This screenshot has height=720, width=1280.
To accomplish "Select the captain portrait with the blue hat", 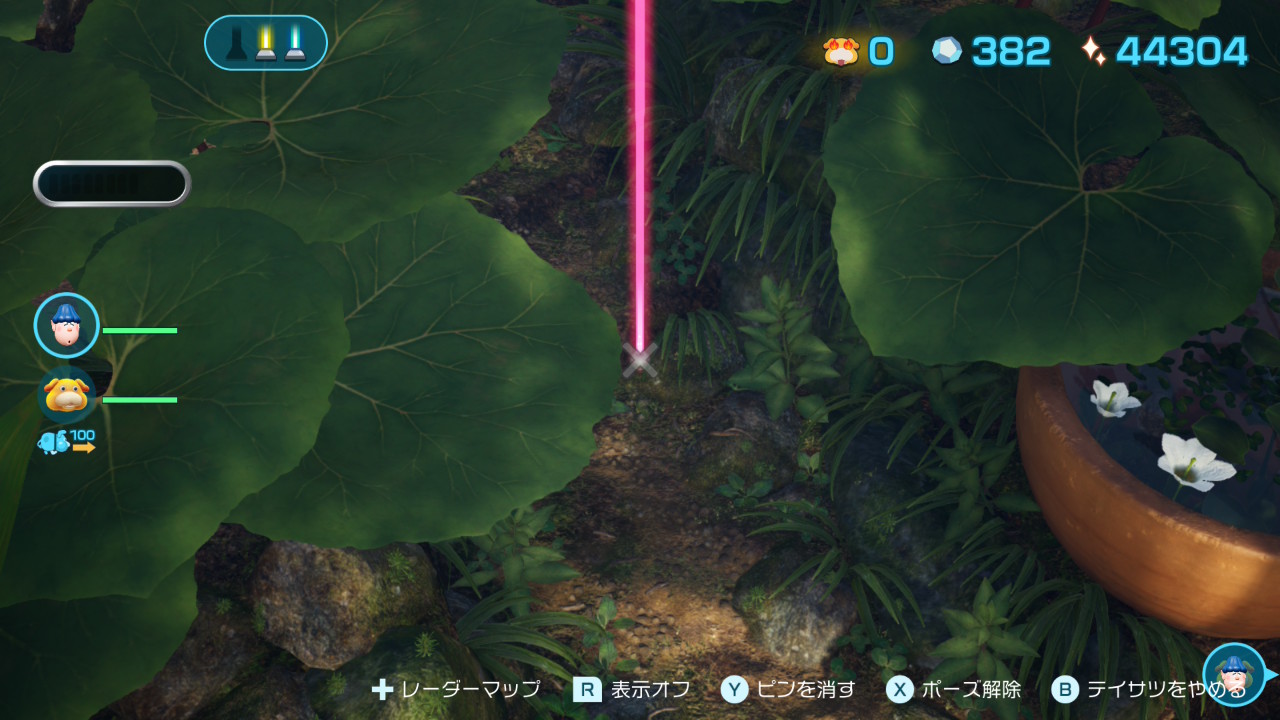I will [67, 325].
